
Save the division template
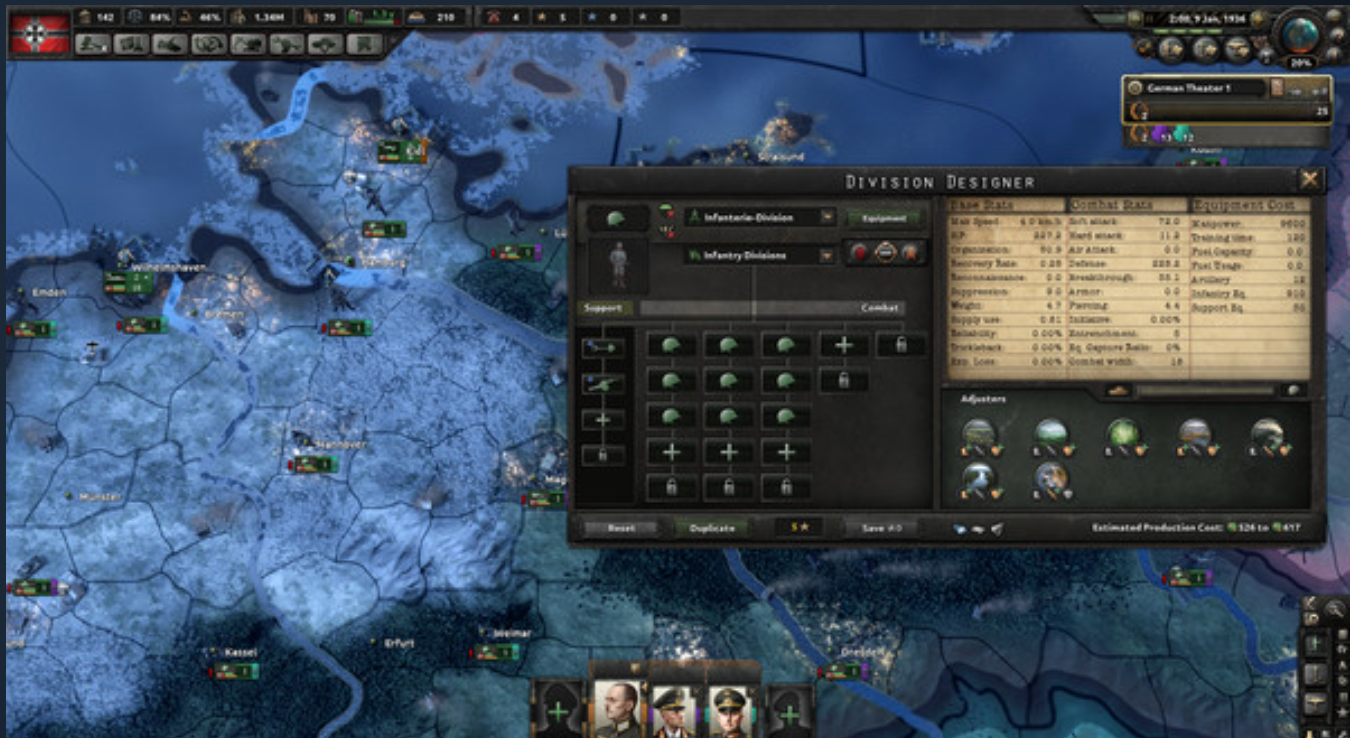click(x=881, y=527)
